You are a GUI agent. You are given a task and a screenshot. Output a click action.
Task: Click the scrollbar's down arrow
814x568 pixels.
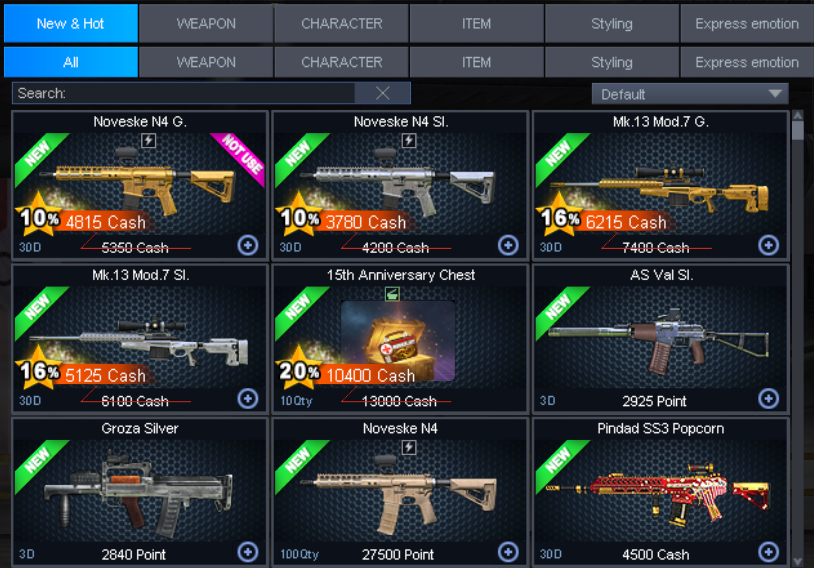[x=797, y=560]
